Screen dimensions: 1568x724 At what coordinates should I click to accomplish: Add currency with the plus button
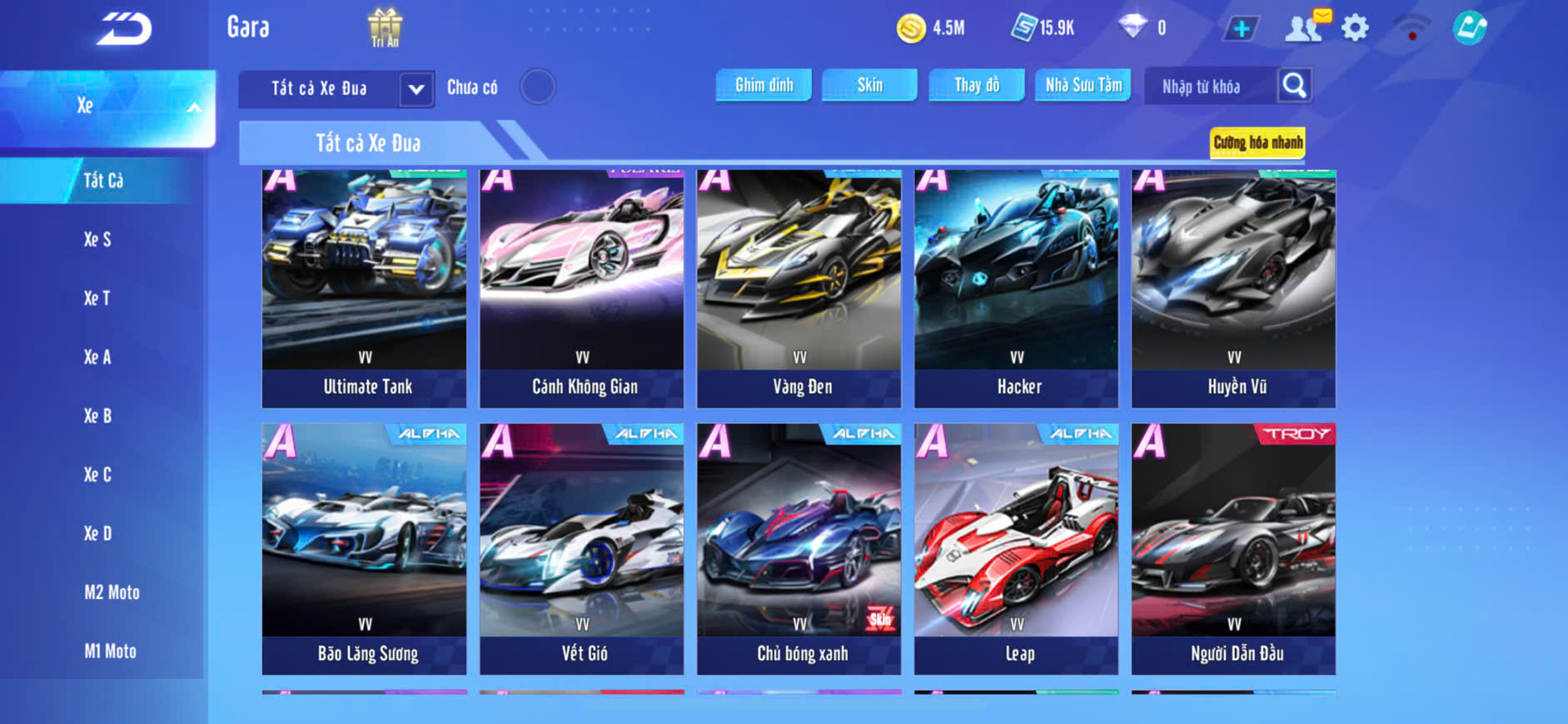click(x=1241, y=29)
